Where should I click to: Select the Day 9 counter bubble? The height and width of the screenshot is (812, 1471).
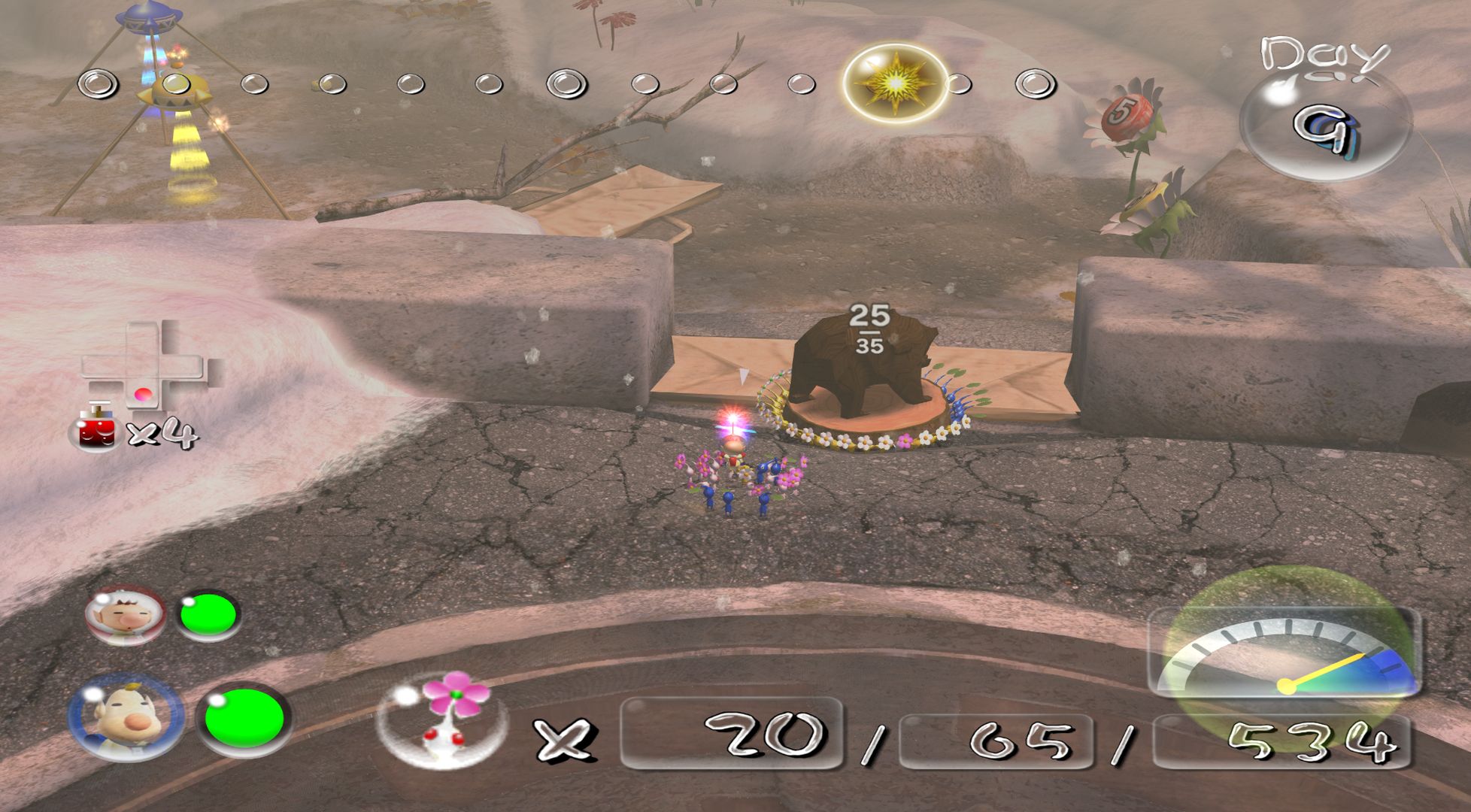[1324, 124]
